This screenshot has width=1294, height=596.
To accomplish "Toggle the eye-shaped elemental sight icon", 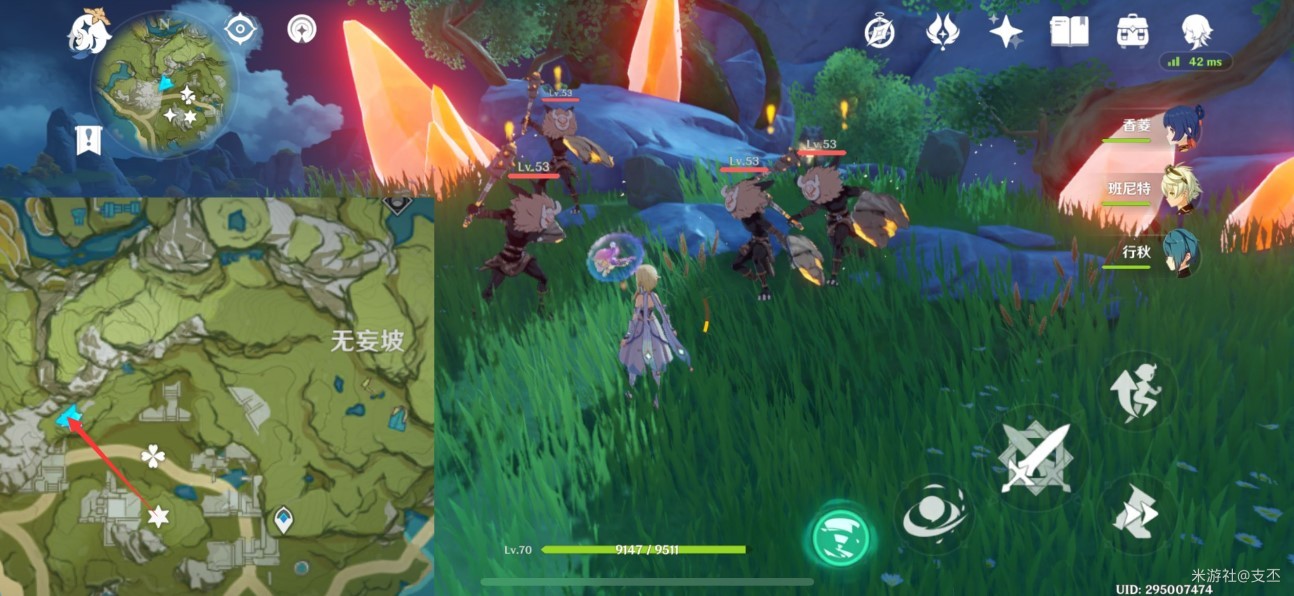I will [x=241, y=29].
